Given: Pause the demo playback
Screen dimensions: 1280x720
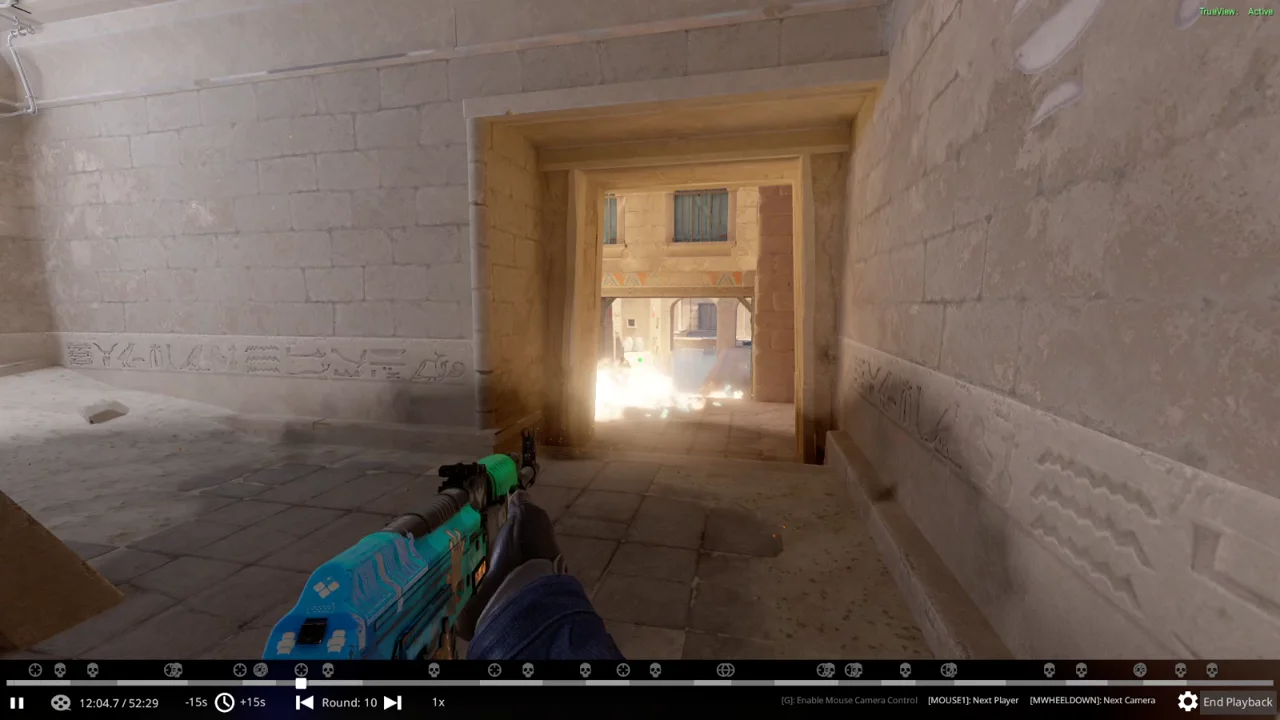Looking at the screenshot, I should [x=16, y=702].
